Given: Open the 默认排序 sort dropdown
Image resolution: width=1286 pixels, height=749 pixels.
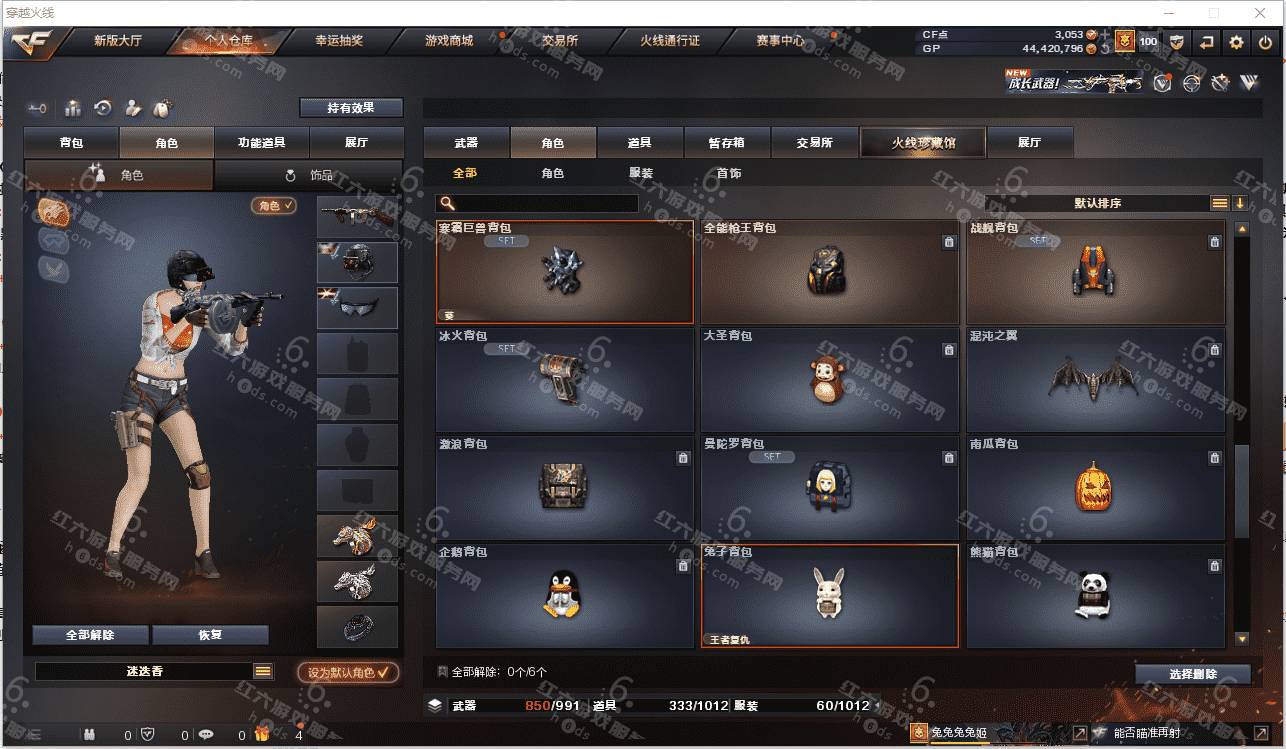Looking at the screenshot, I should pos(1097,203).
